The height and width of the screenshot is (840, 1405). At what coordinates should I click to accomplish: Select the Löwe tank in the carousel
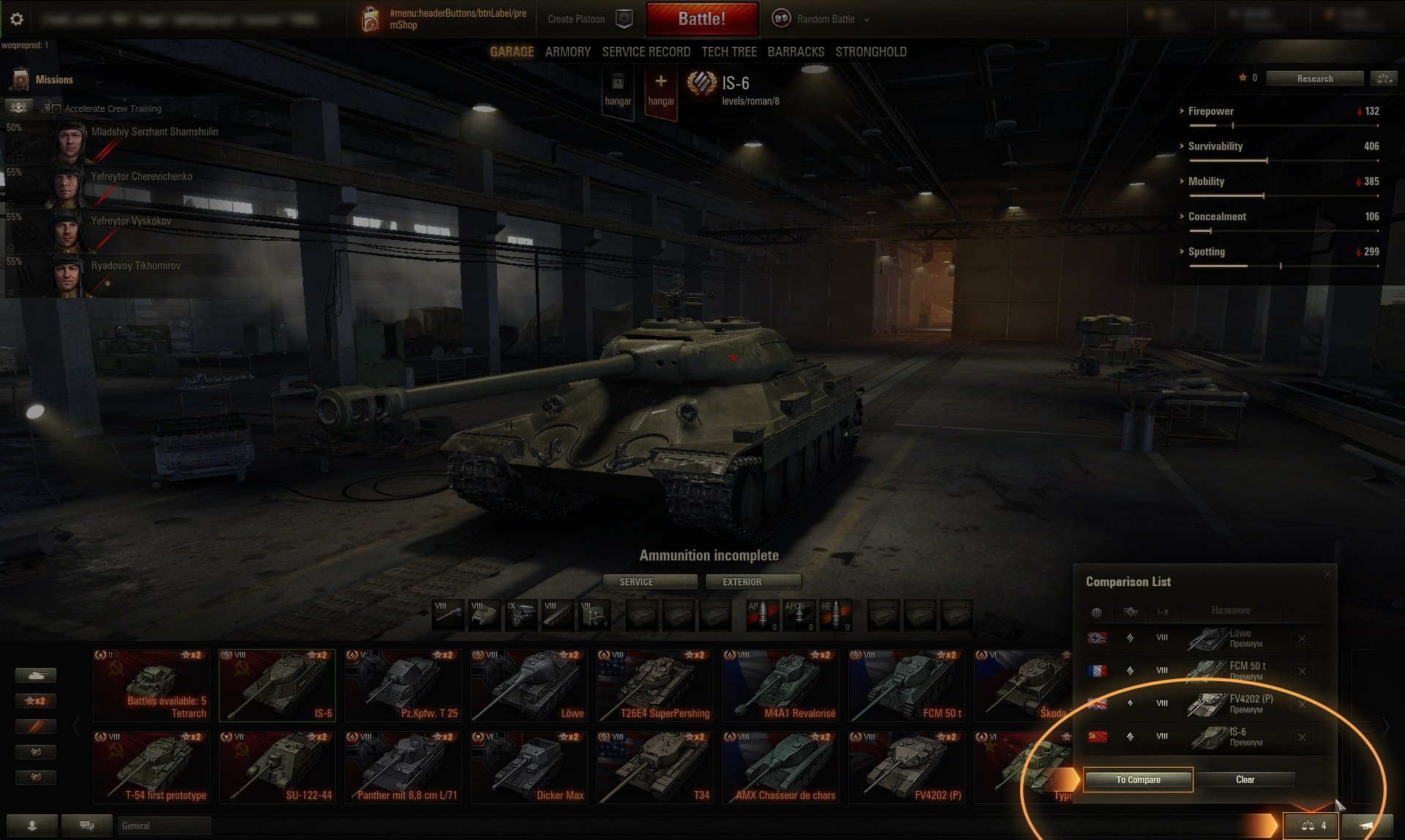528,686
